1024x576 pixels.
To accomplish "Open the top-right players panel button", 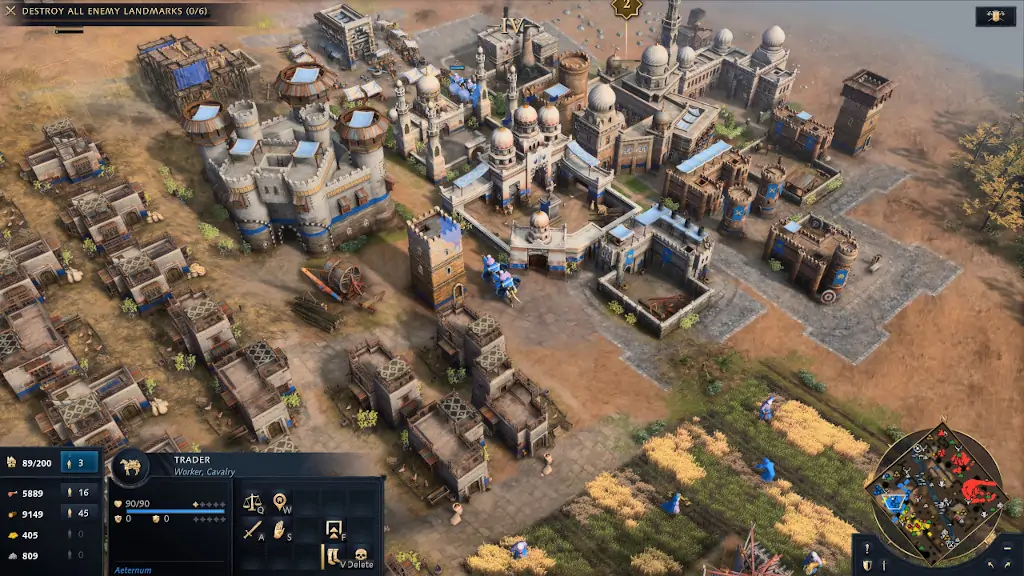I will pos(995,15).
